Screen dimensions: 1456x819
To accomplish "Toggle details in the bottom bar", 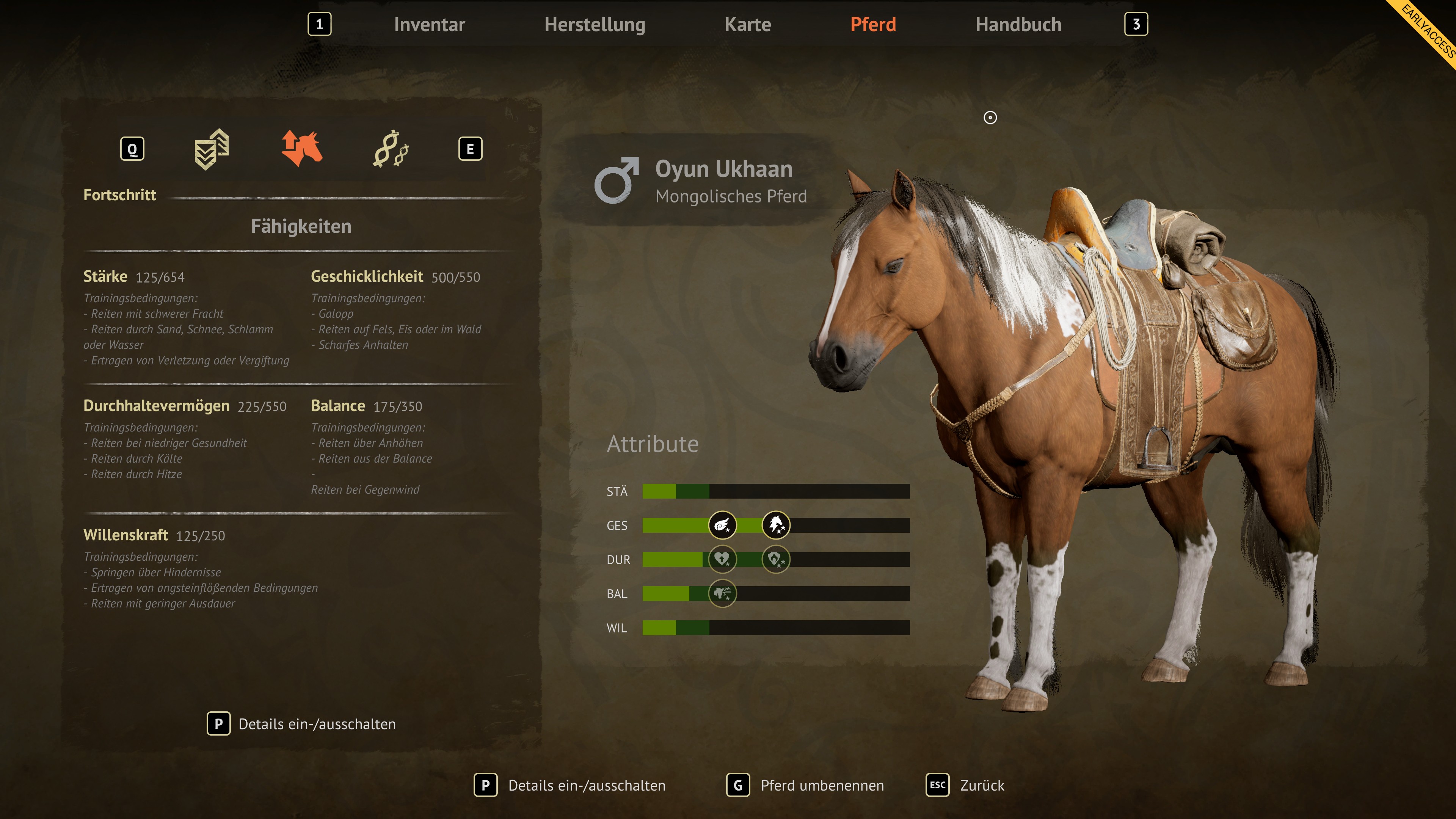I will click(x=570, y=785).
